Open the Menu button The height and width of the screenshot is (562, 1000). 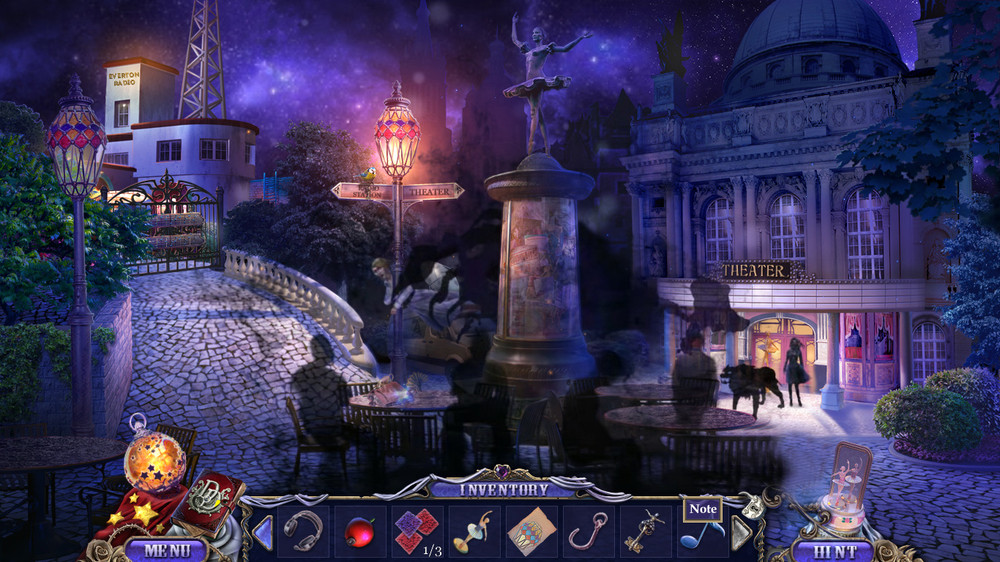click(x=165, y=549)
